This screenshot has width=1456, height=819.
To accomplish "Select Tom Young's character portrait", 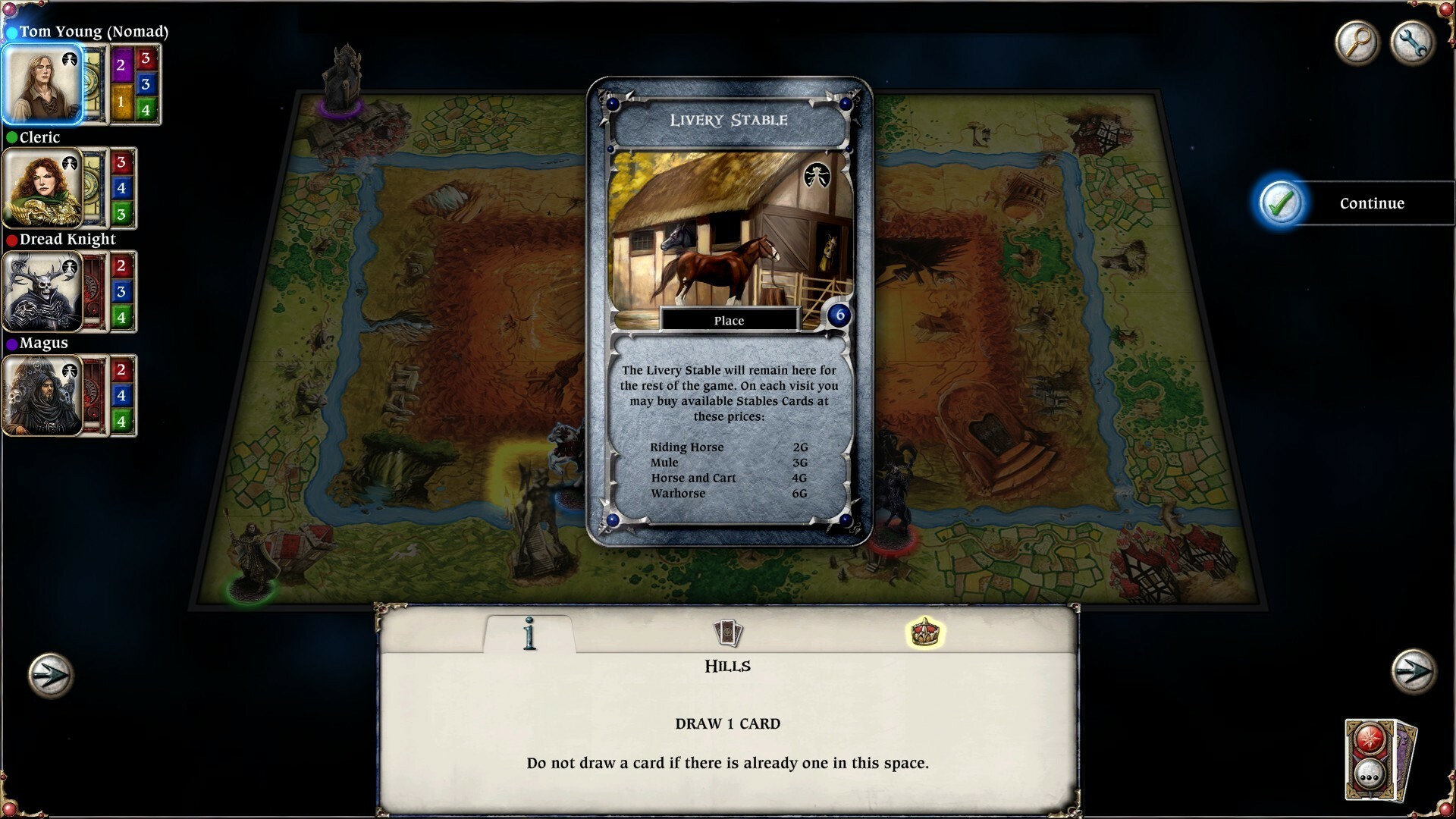I will 43,83.
